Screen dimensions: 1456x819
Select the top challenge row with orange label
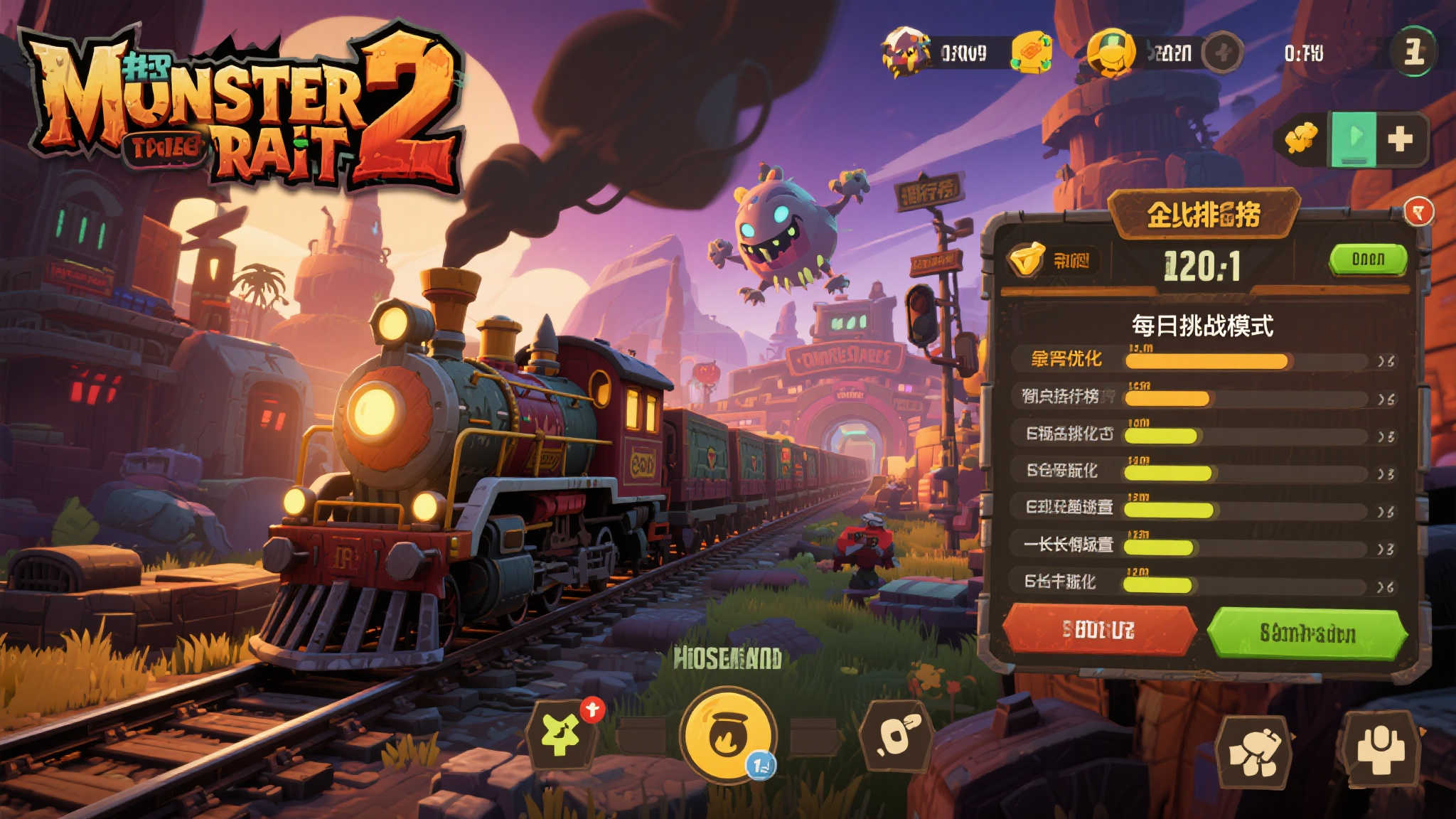(x=1203, y=360)
